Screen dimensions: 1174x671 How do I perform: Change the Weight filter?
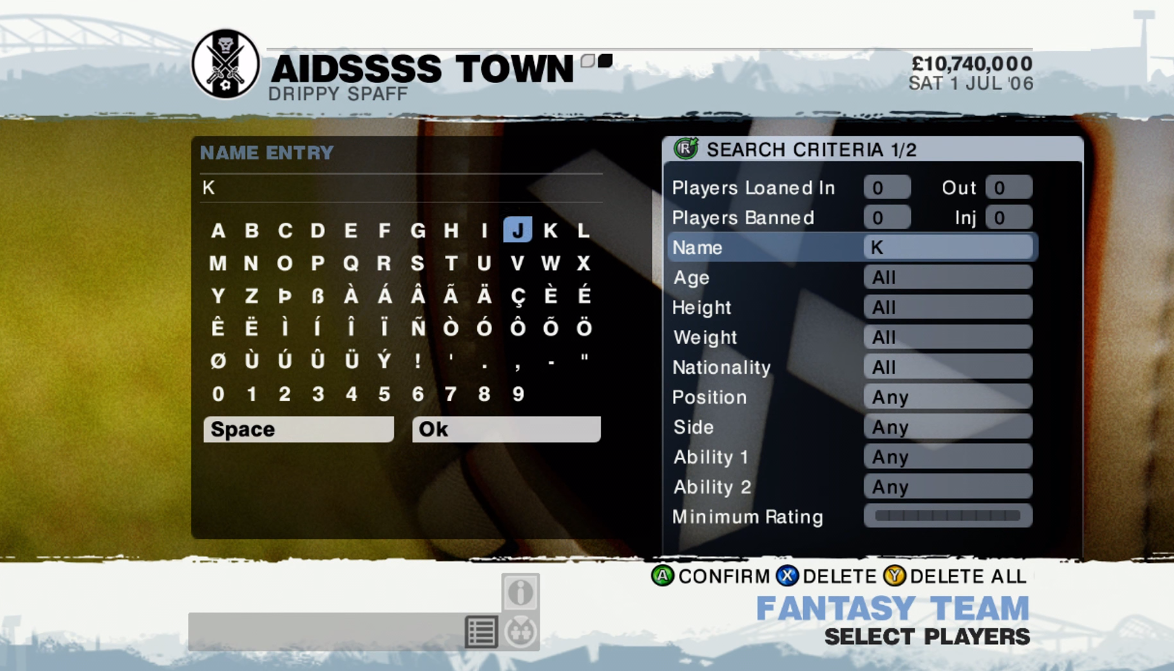pos(947,337)
